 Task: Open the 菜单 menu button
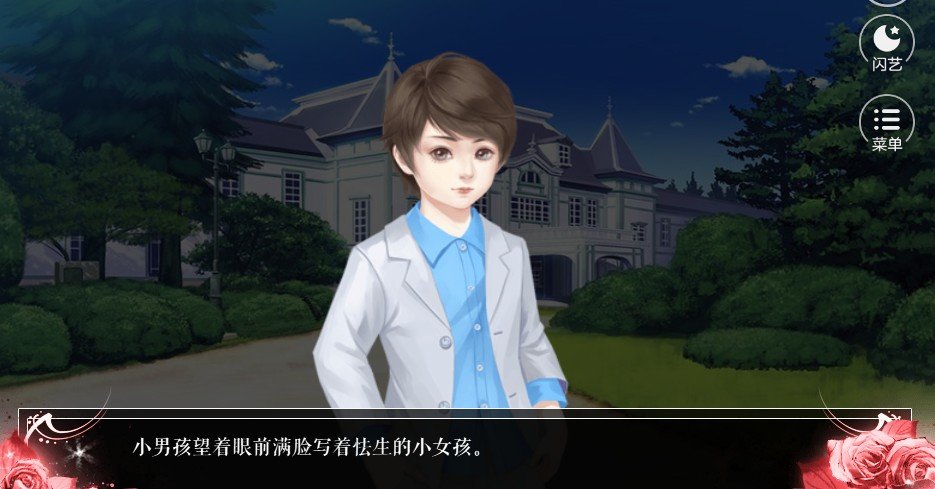point(886,123)
